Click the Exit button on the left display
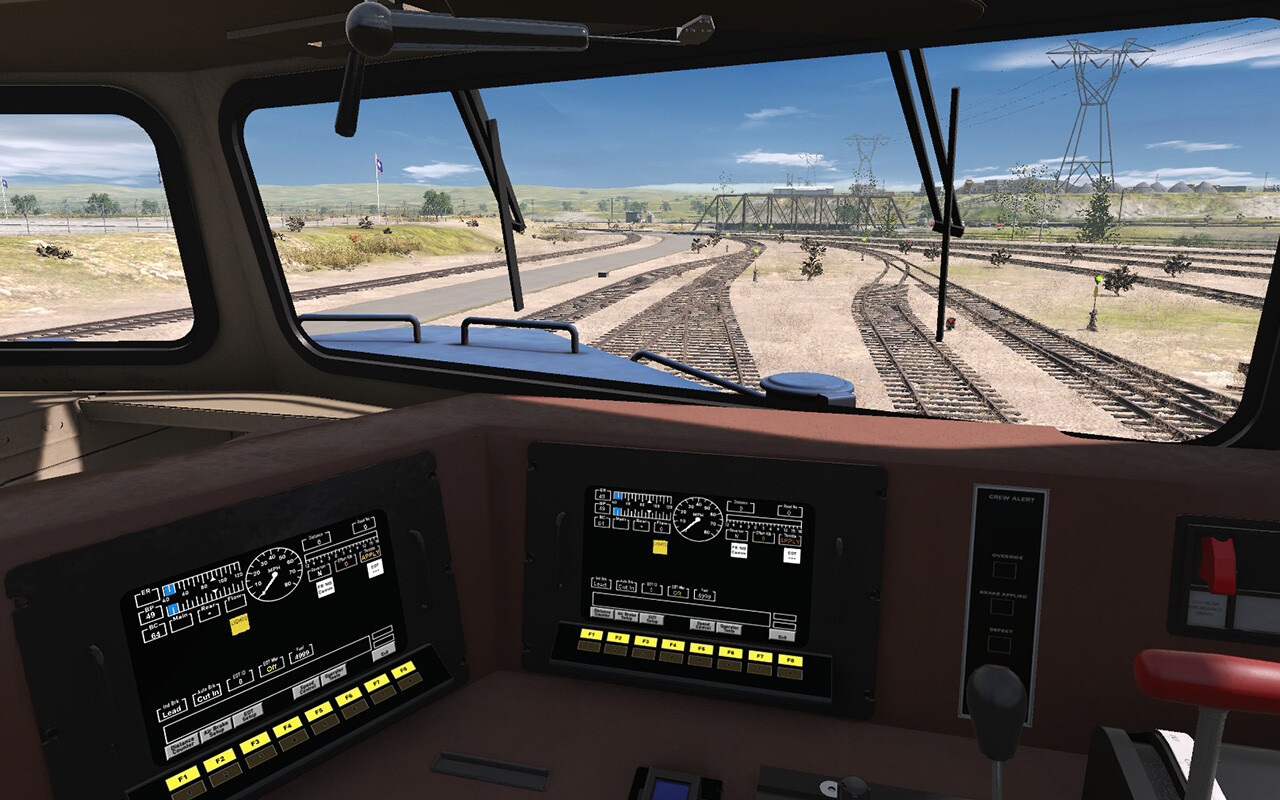This screenshot has width=1280, height=800. point(386,650)
